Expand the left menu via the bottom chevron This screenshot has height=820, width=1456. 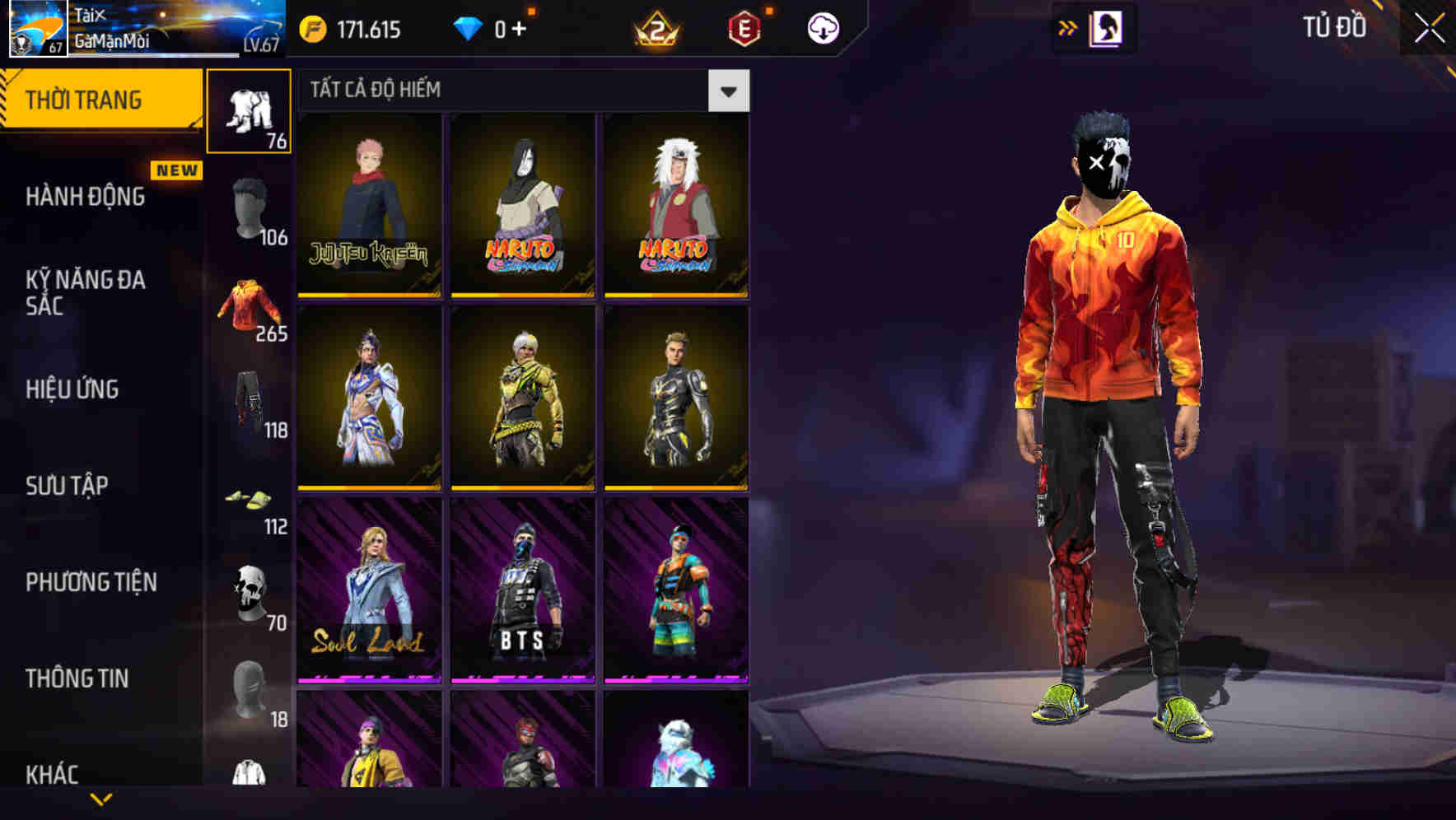101,799
